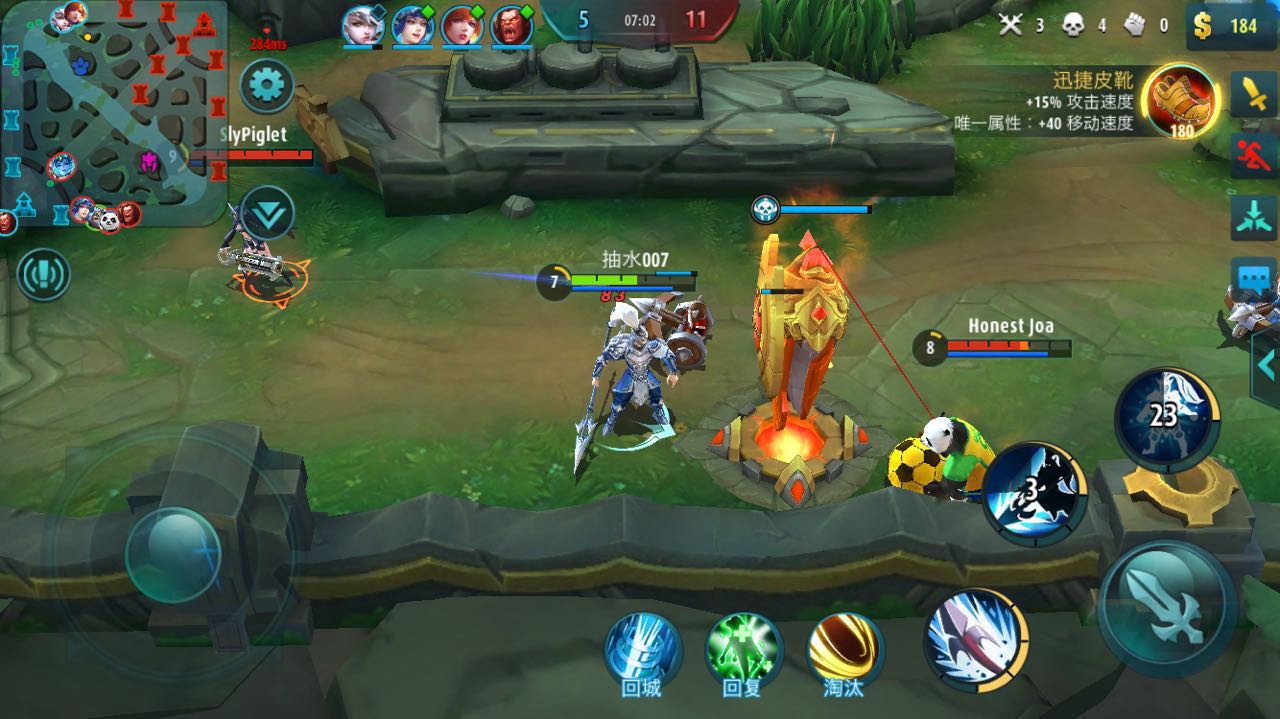The height and width of the screenshot is (719, 1280).
Task: Tap the basic attack sword button
Action: click(x=1167, y=609)
